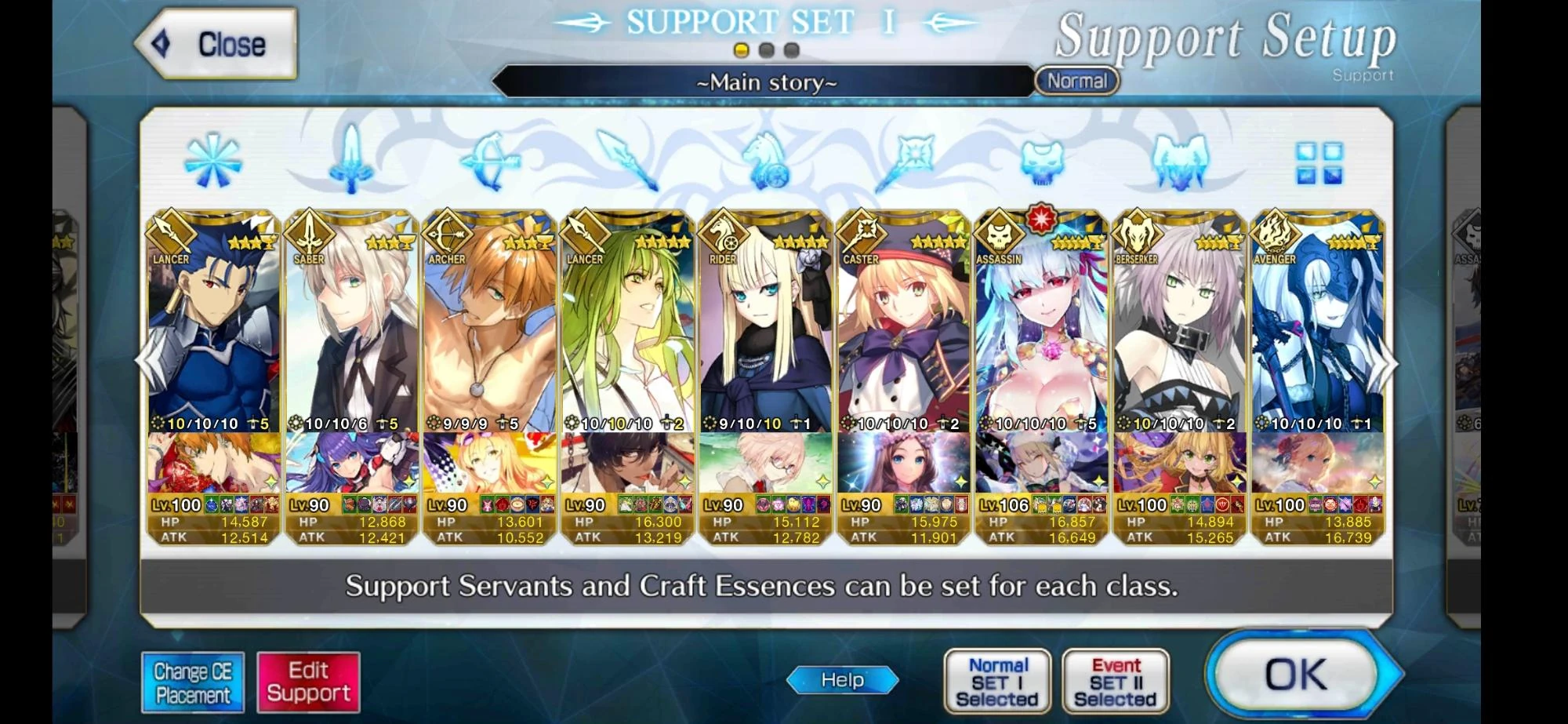Select the Caster class icon
This screenshot has width=1568, height=724.
click(906, 161)
